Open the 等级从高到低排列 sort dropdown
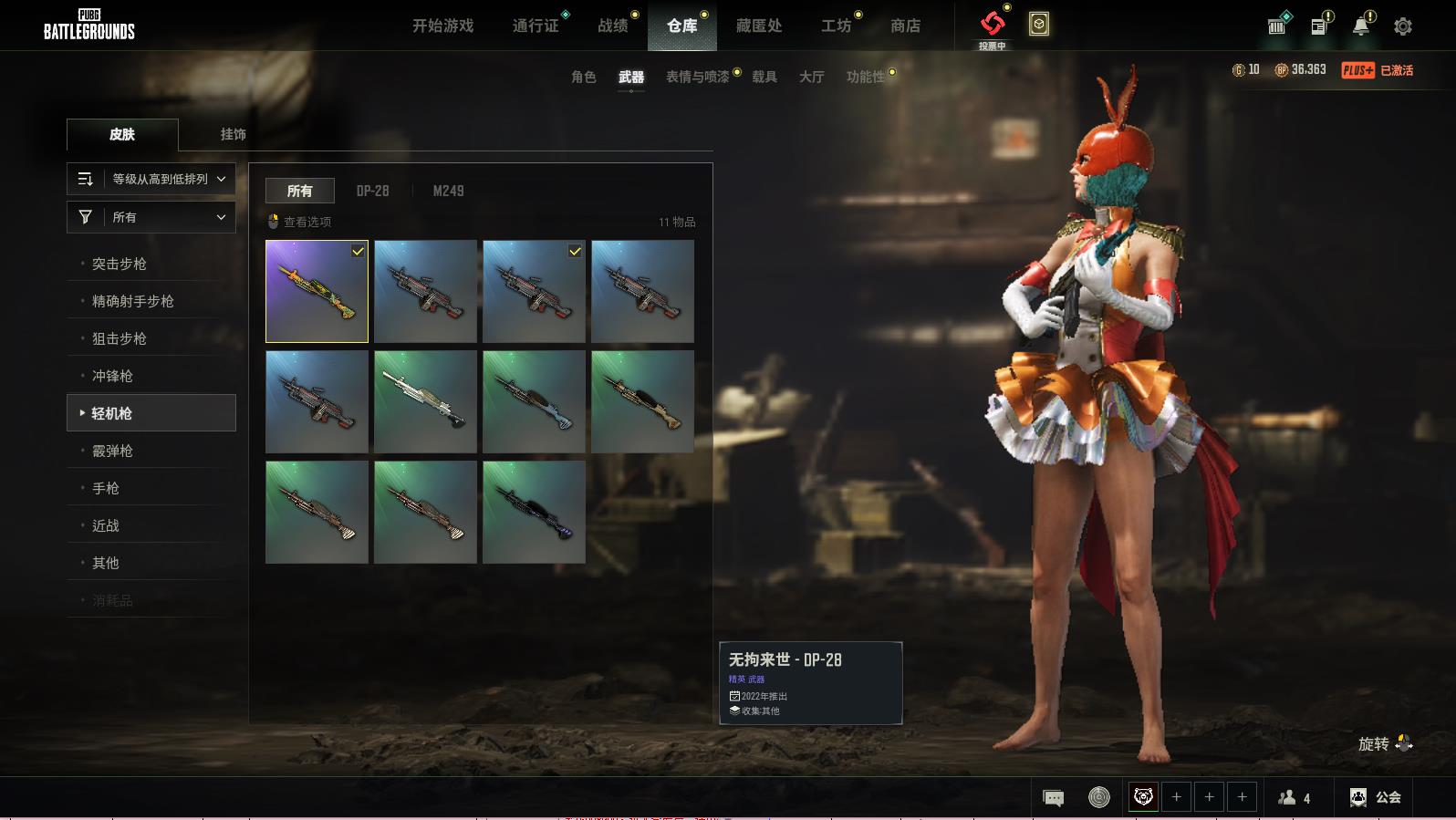This screenshot has height=820, width=1456. [x=151, y=179]
